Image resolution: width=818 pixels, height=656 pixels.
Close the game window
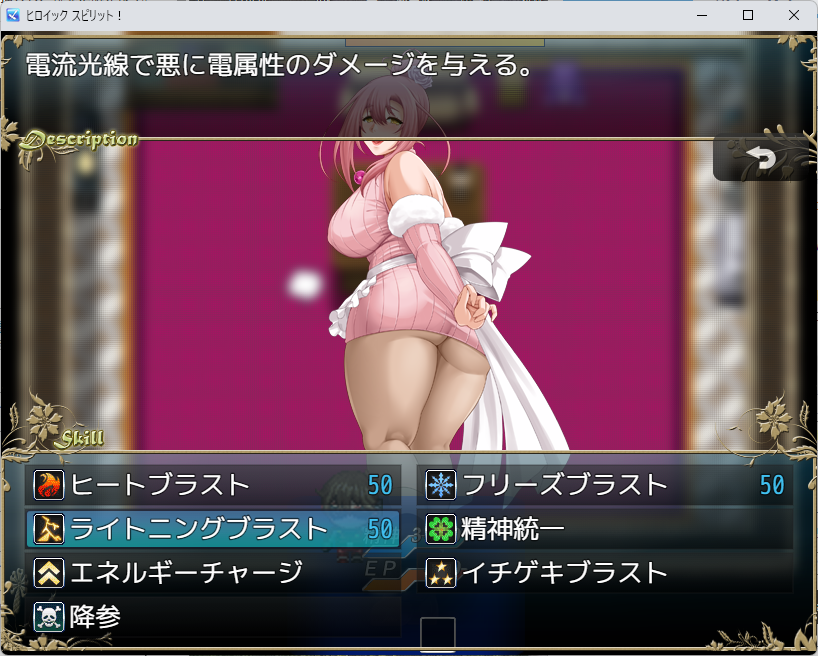point(793,15)
